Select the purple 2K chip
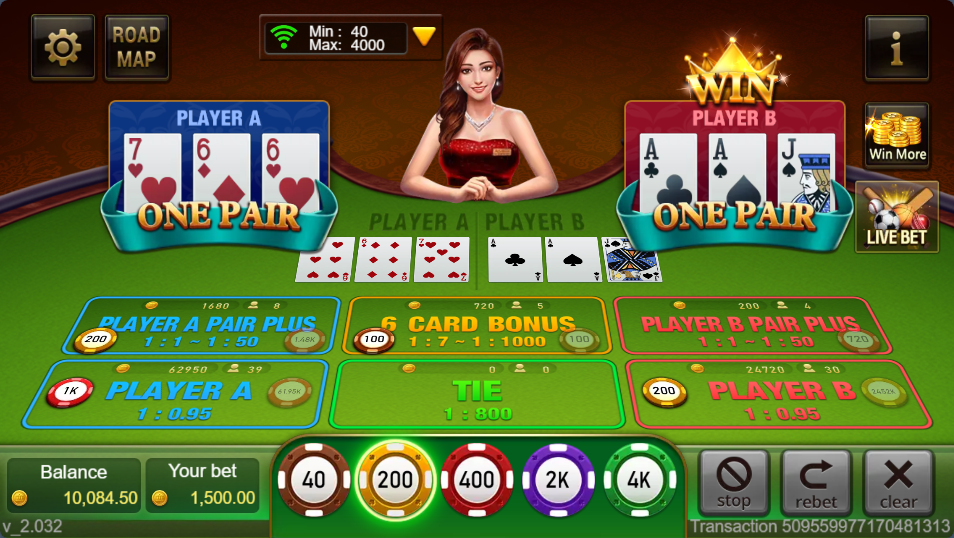The height and width of the screenshot is (538, 954). point(557,480)
